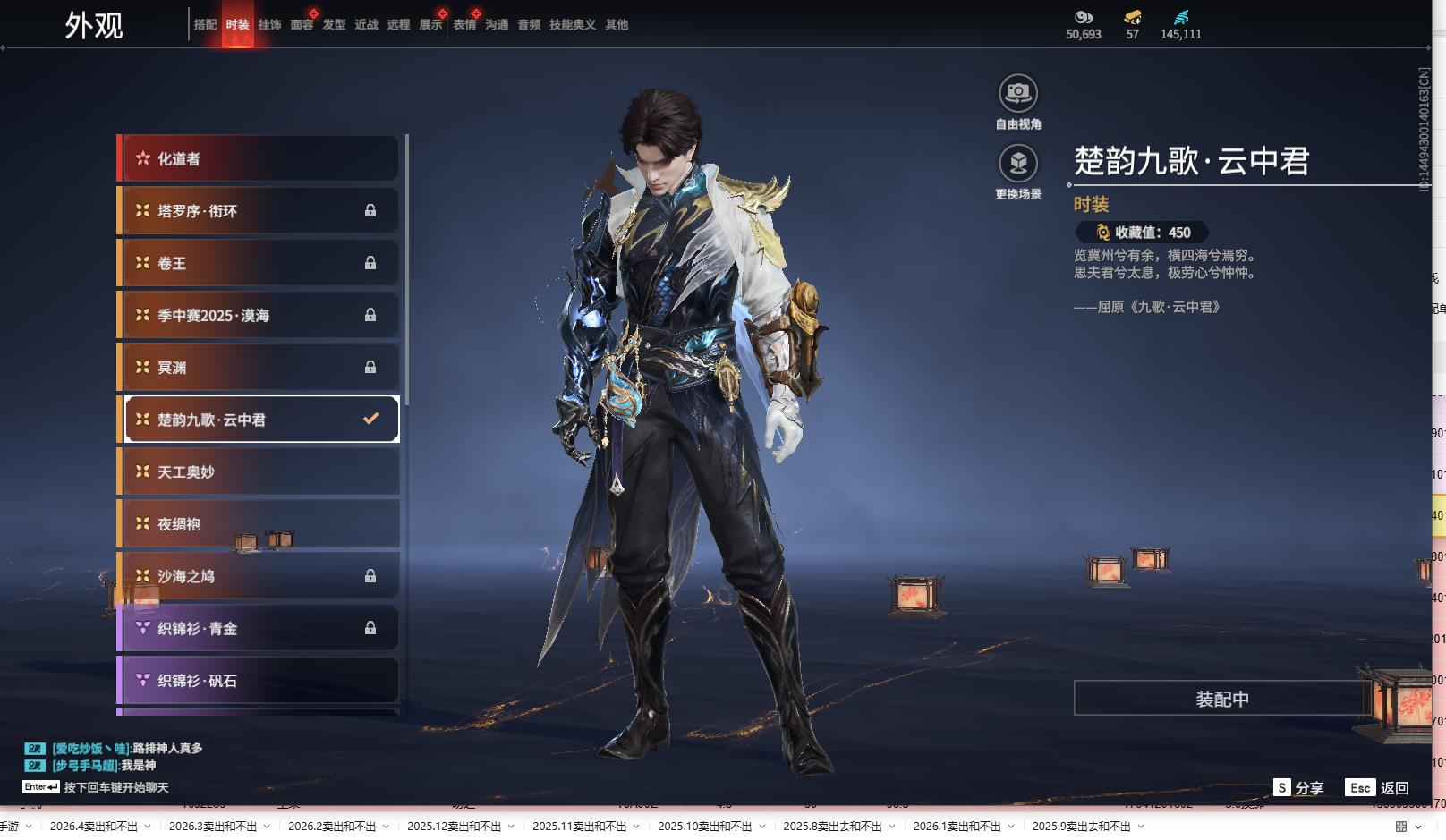Show the 表情 tab
The width and height of the screenshot is (1446, 840).
(x=464, y=25)
